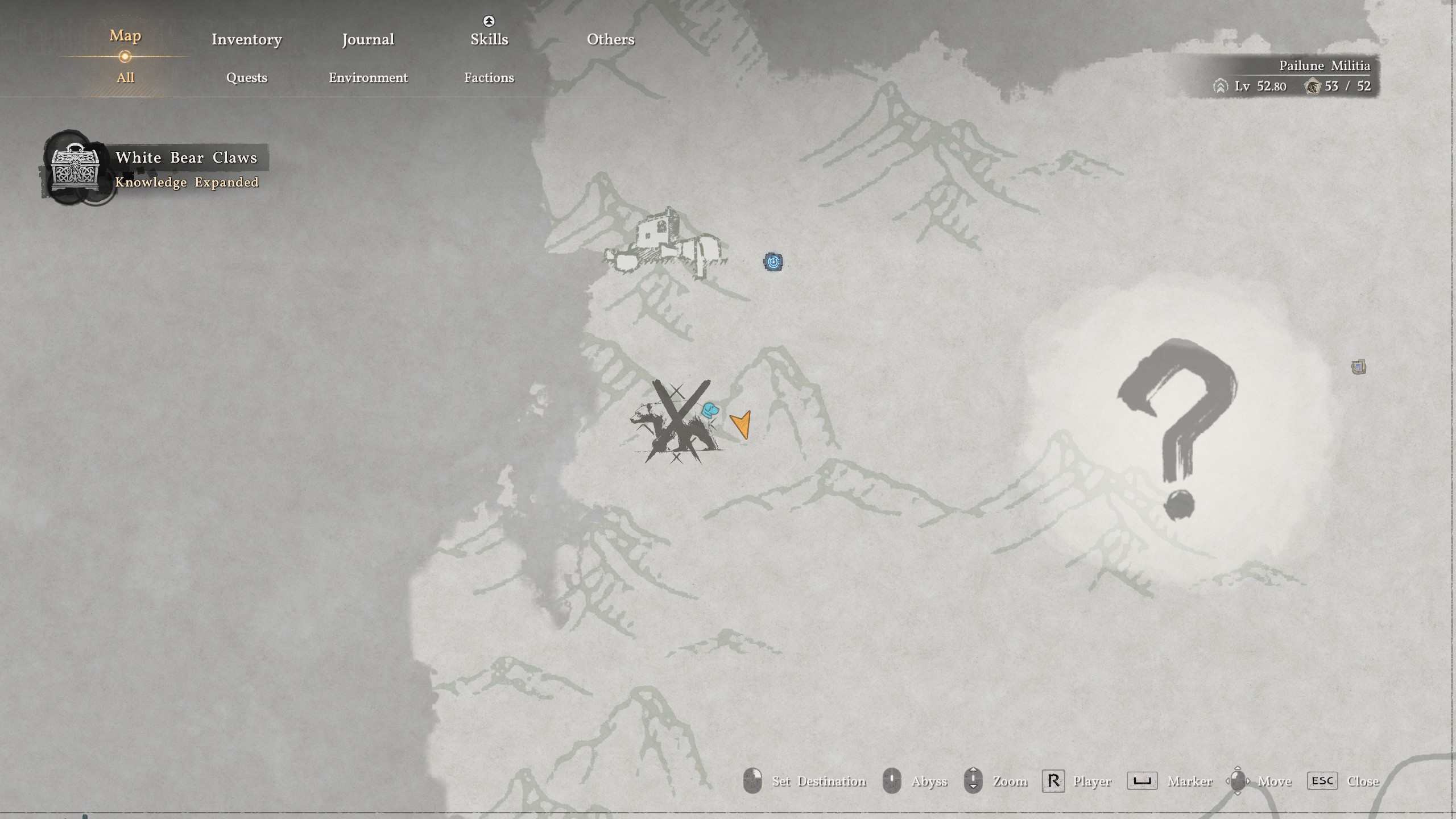Click the orange player arrow on the map

[x=742, y=424]
